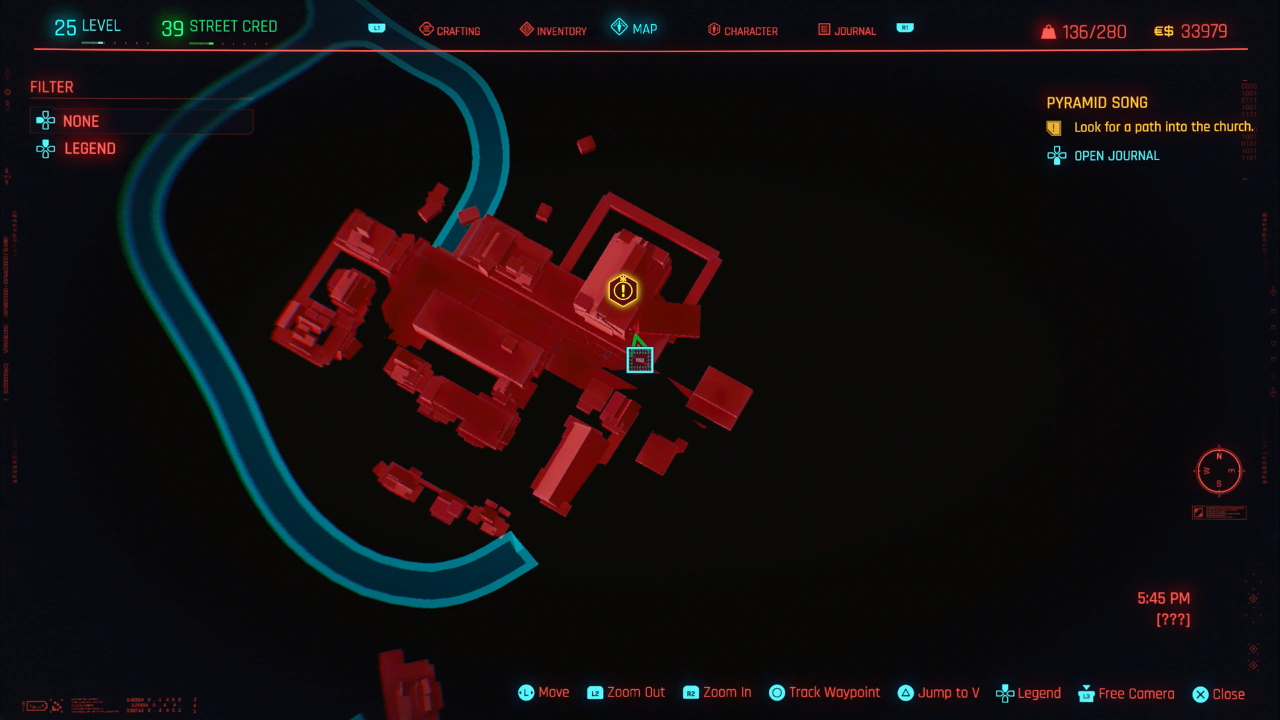Show the map Legend filter entry
Viewport: 1280px width, 720px height.
click(x=89, y=148)
